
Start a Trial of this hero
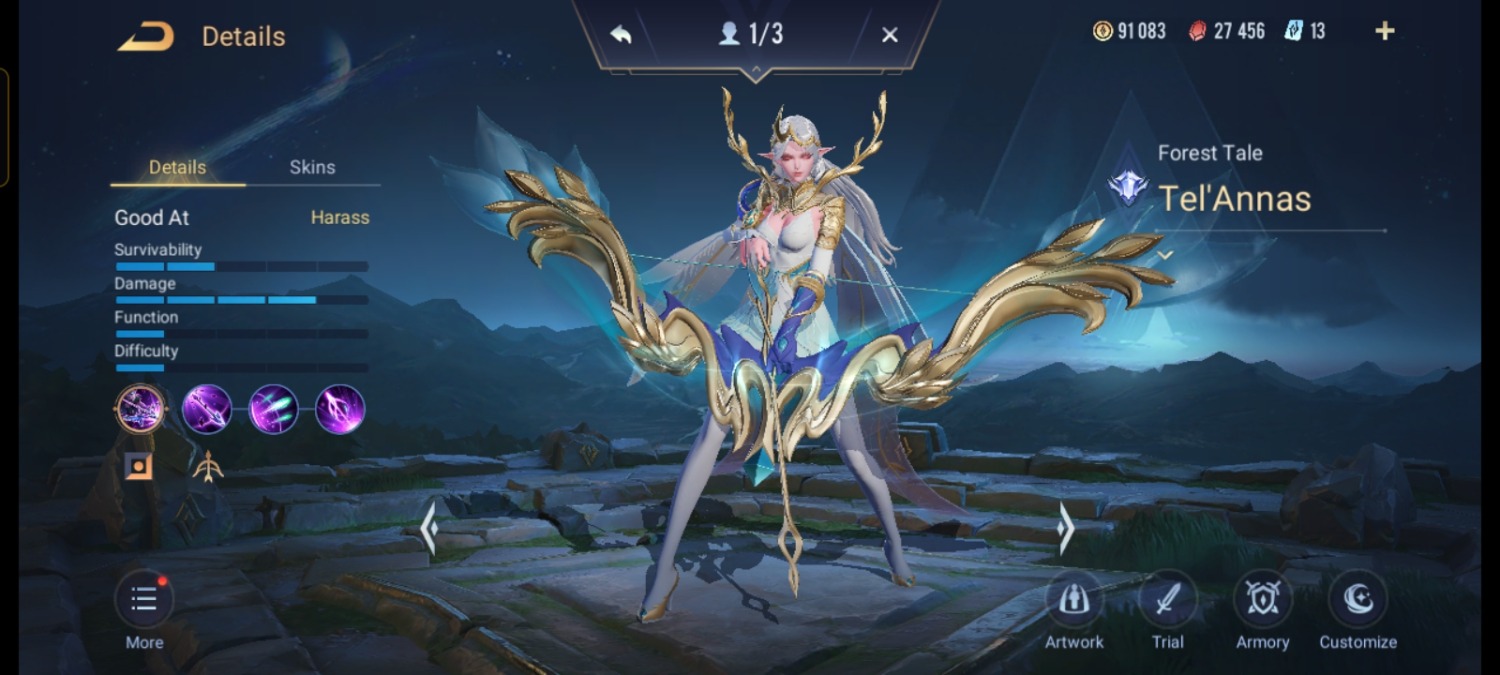(1167, 599)
